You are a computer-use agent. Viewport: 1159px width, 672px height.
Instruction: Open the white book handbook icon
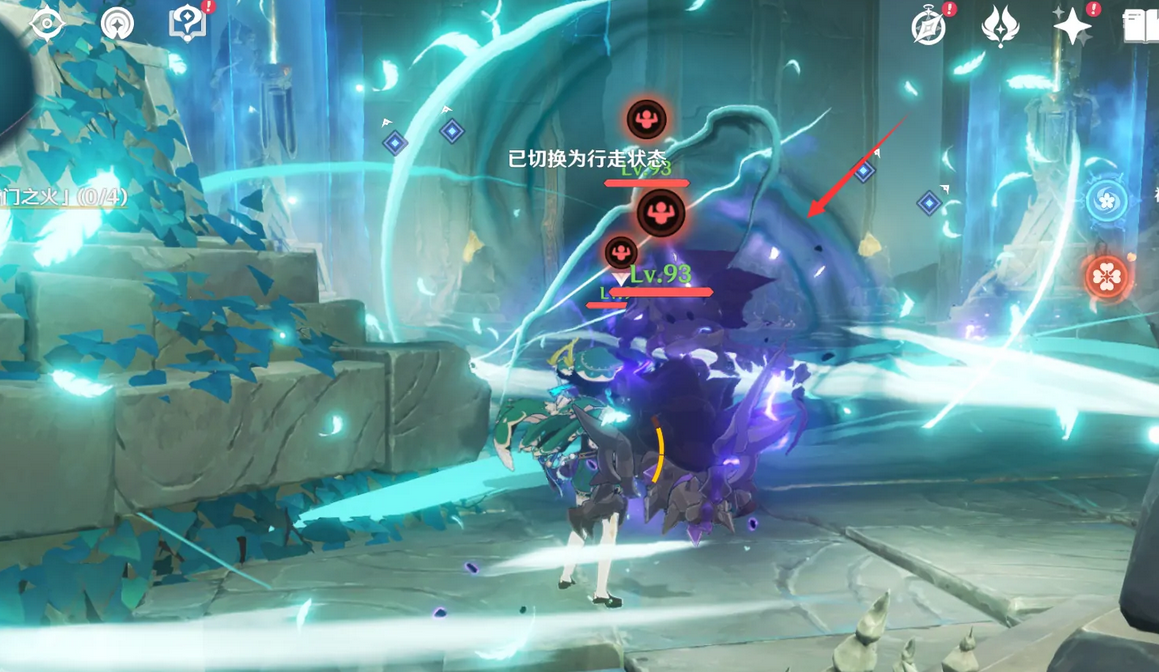pyautogui.click(x=1141, y=27)
